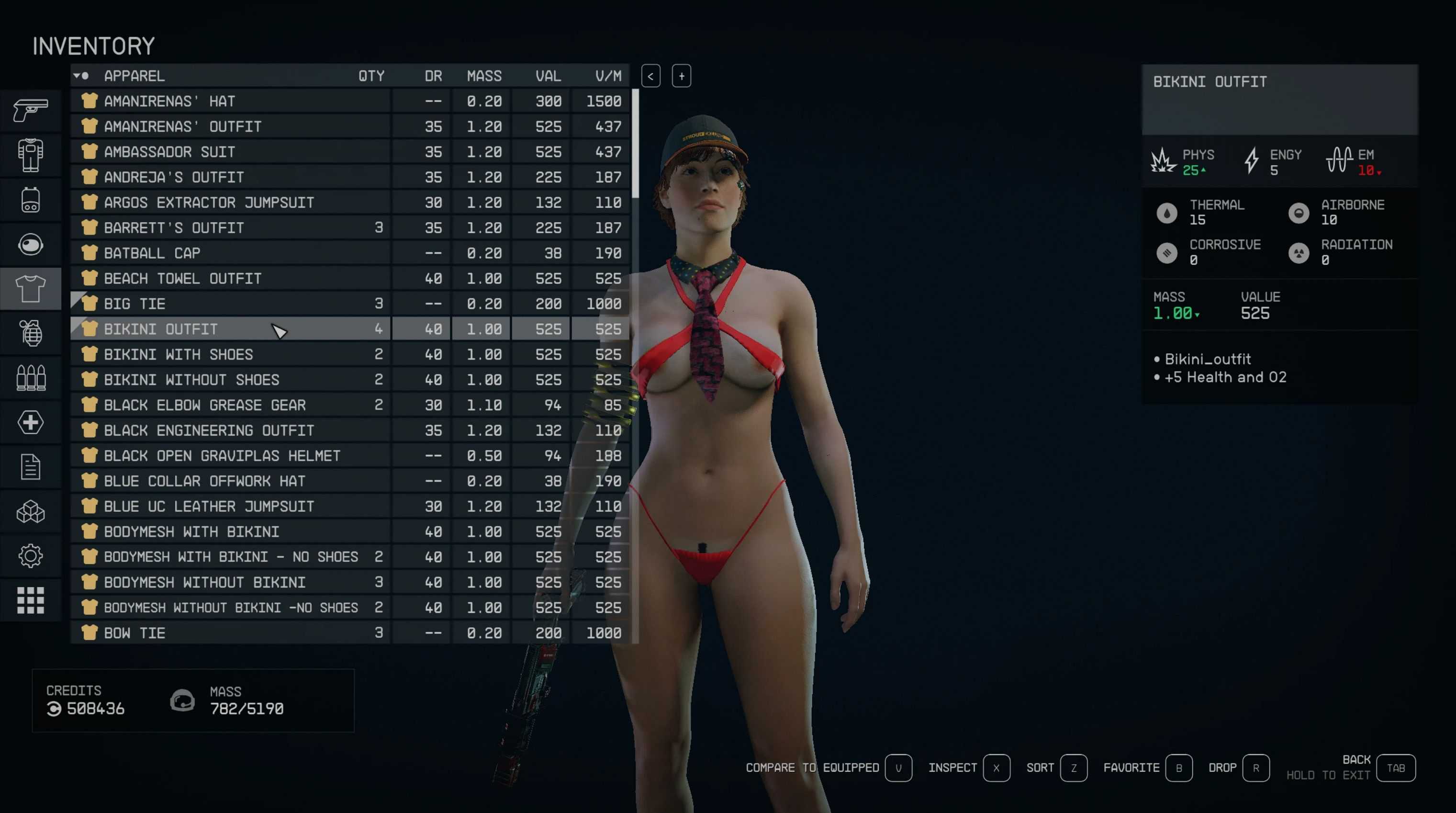Select the Argos Extractor Jumpsuit entry

click(209, 203)
